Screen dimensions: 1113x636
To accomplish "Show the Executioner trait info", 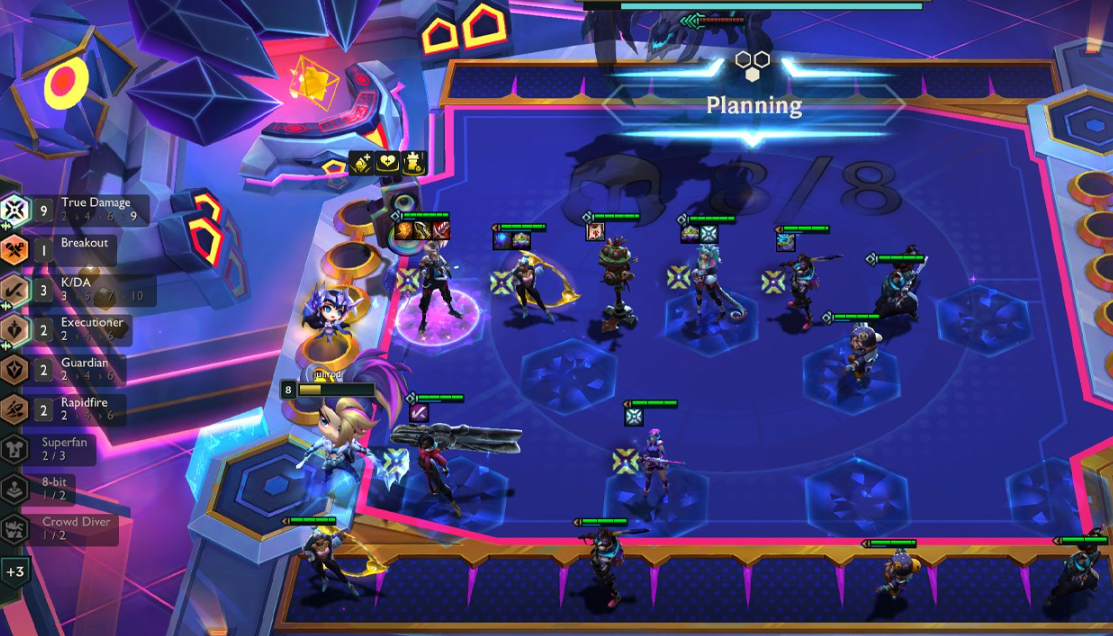I will pos(82,329).
